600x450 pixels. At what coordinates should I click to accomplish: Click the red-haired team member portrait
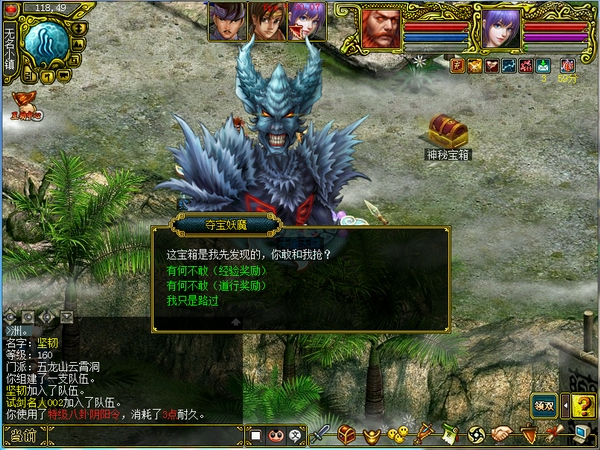point(267,21)
